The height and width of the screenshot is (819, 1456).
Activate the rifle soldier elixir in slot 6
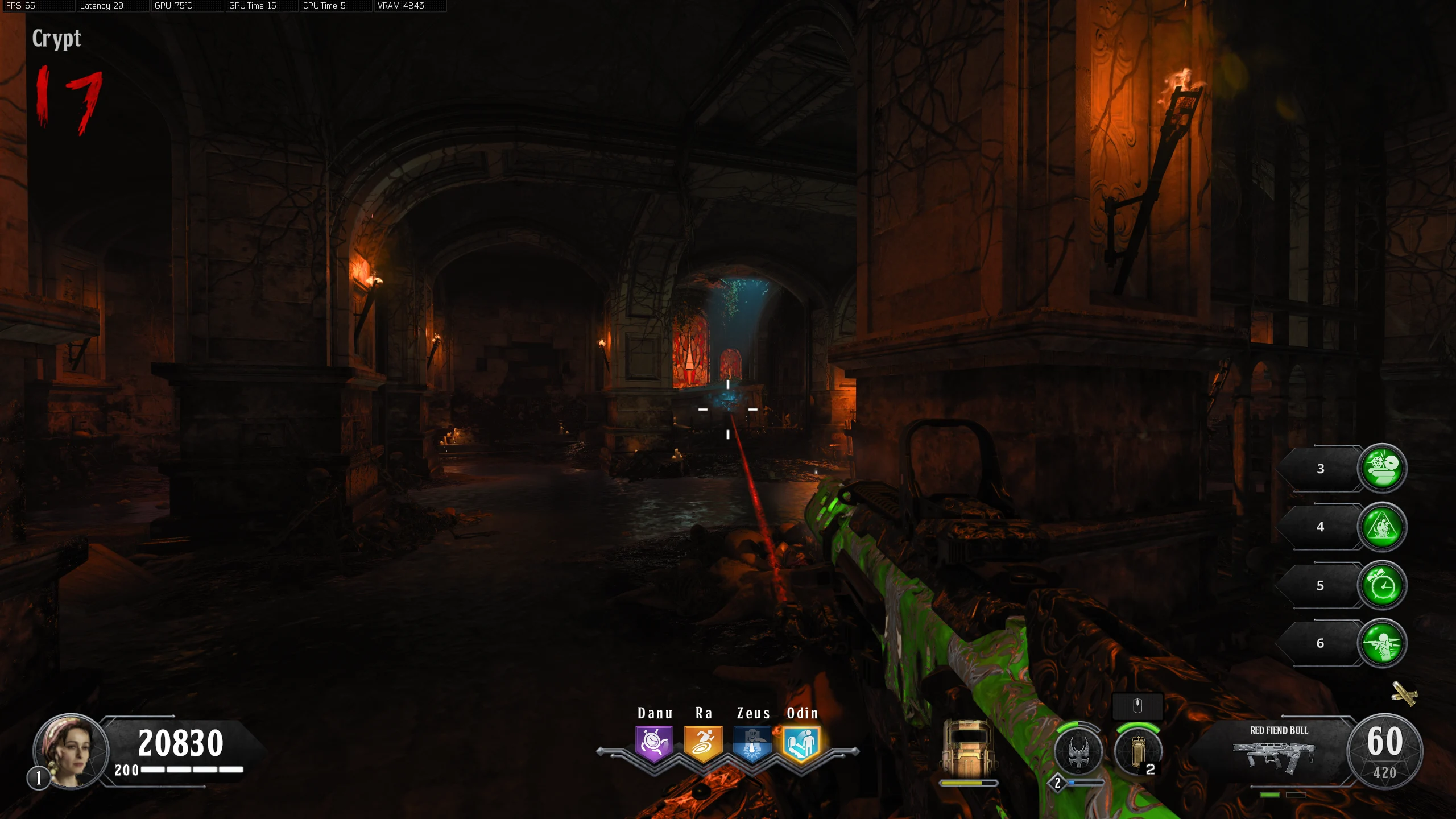click(1382, 643)
